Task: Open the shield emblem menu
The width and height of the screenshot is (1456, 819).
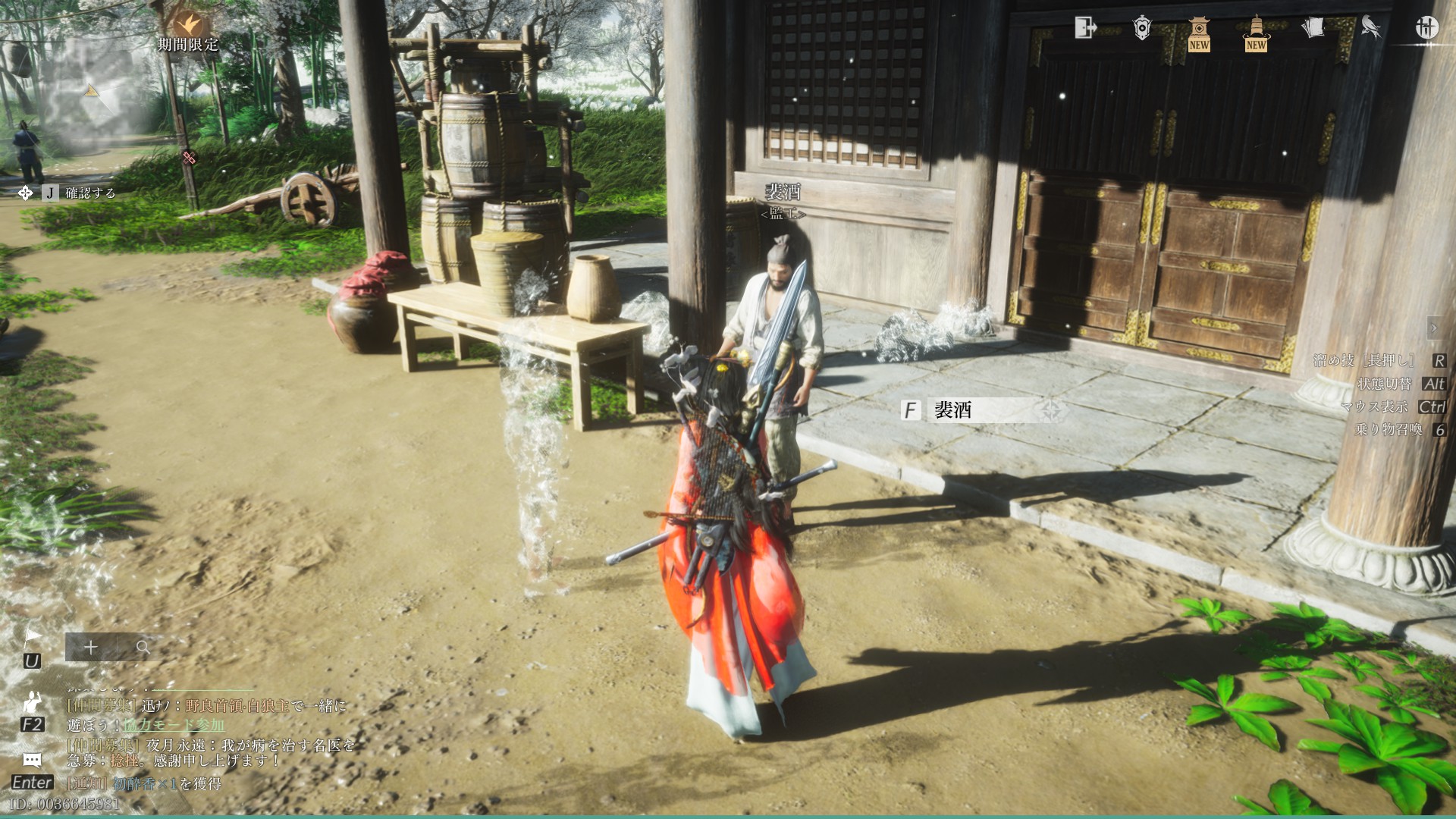Action: click(x=1142, y=28)
